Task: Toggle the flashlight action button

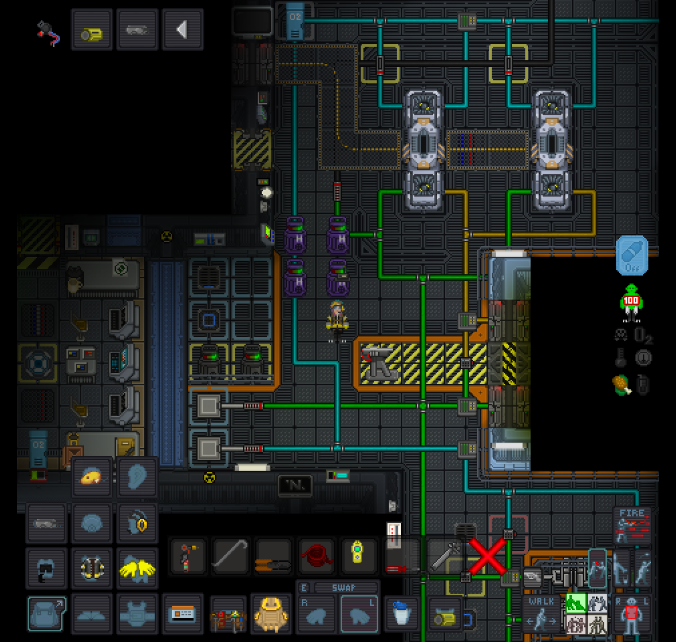Action: coord(92,31)
